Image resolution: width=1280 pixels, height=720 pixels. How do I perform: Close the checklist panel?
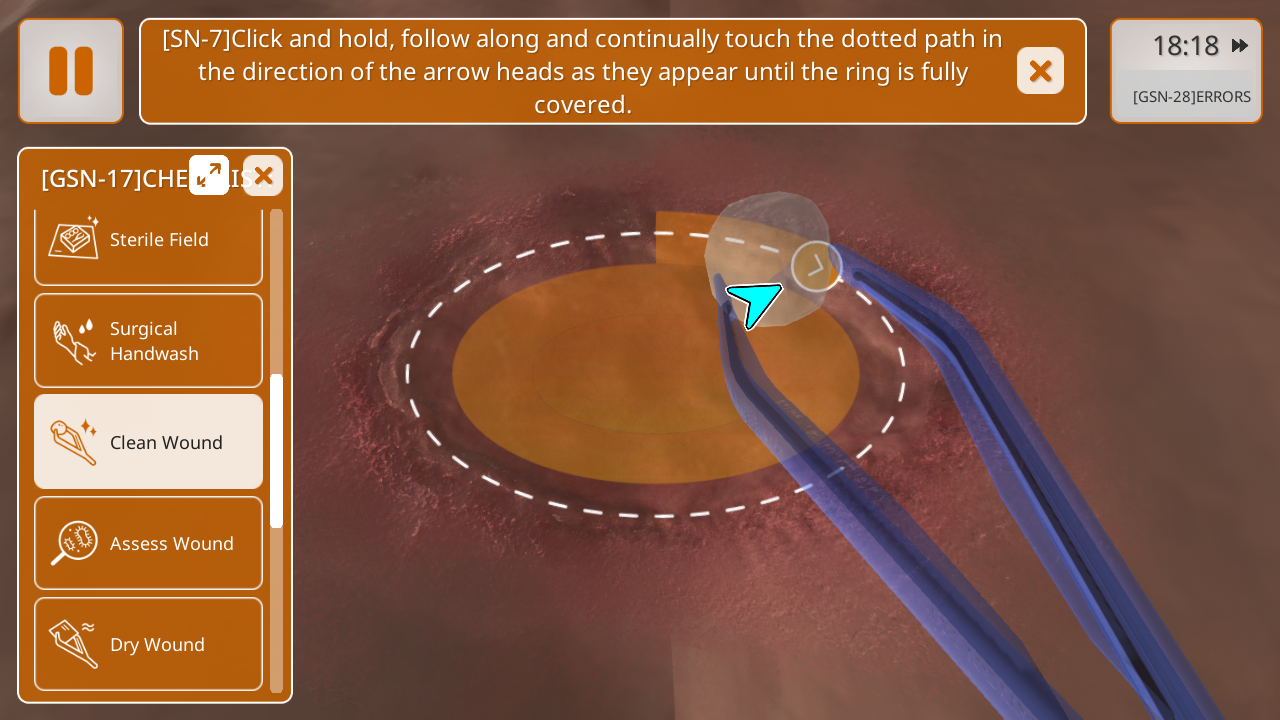263,176
